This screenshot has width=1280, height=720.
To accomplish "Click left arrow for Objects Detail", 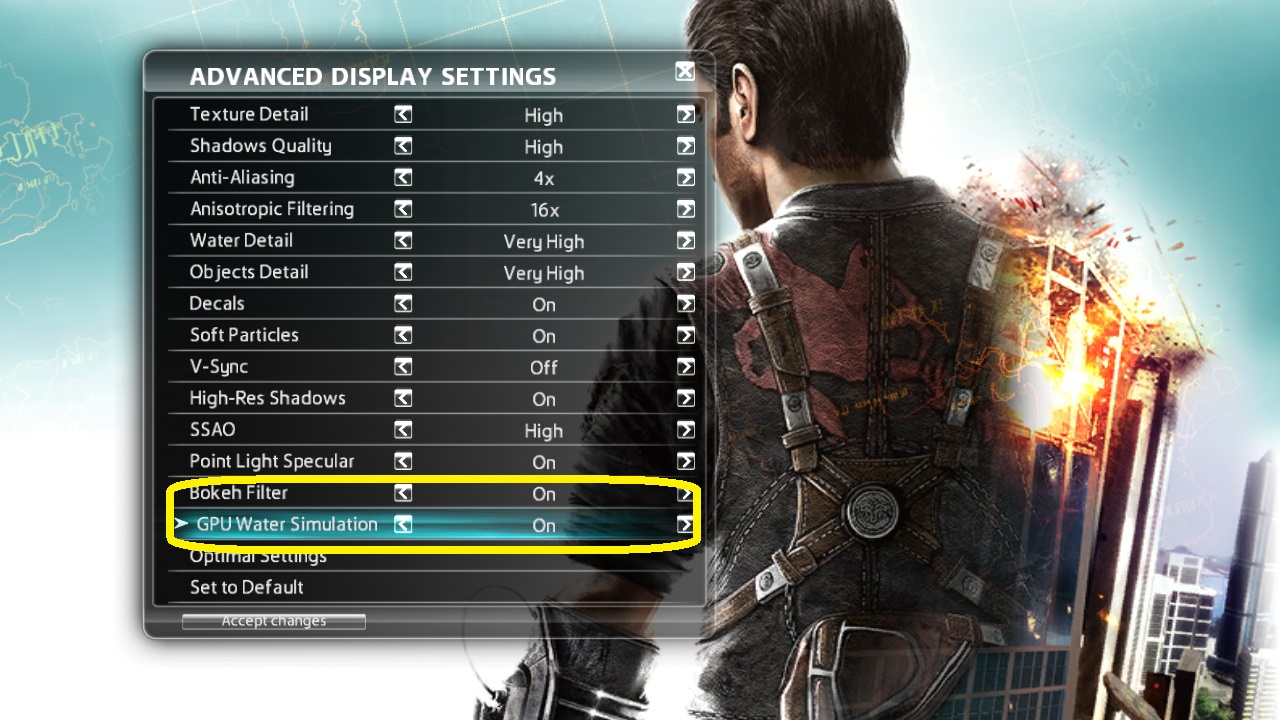I will (403, 272).
